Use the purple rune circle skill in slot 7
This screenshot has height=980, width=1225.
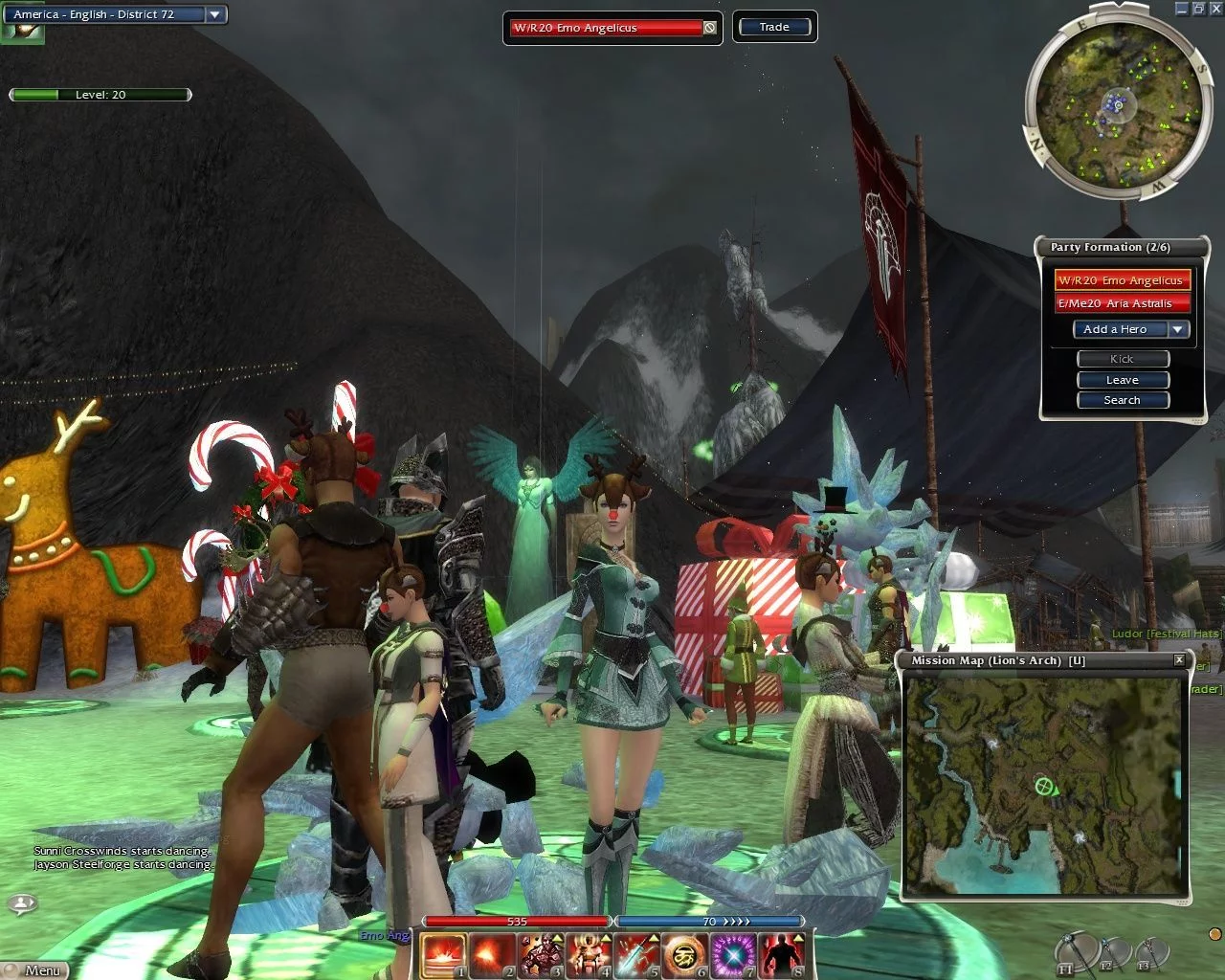point(735,956)
